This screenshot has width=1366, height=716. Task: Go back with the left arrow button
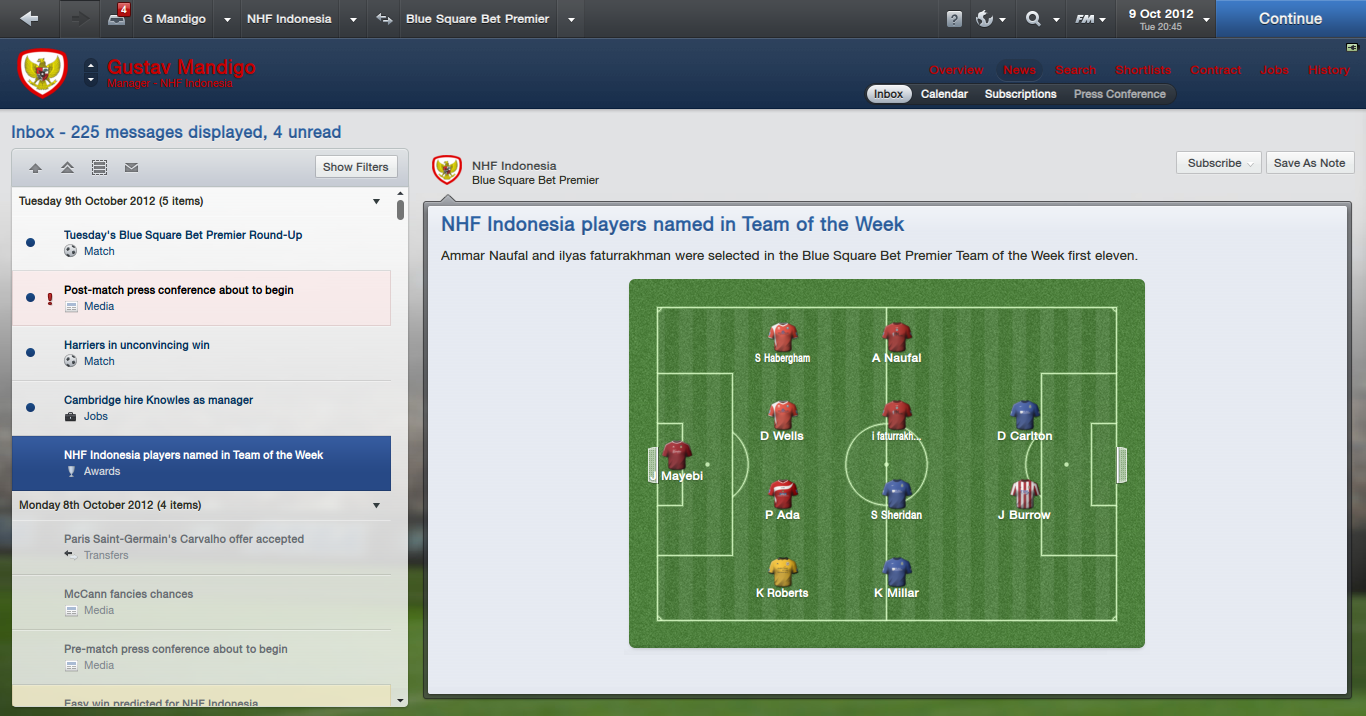29,19
